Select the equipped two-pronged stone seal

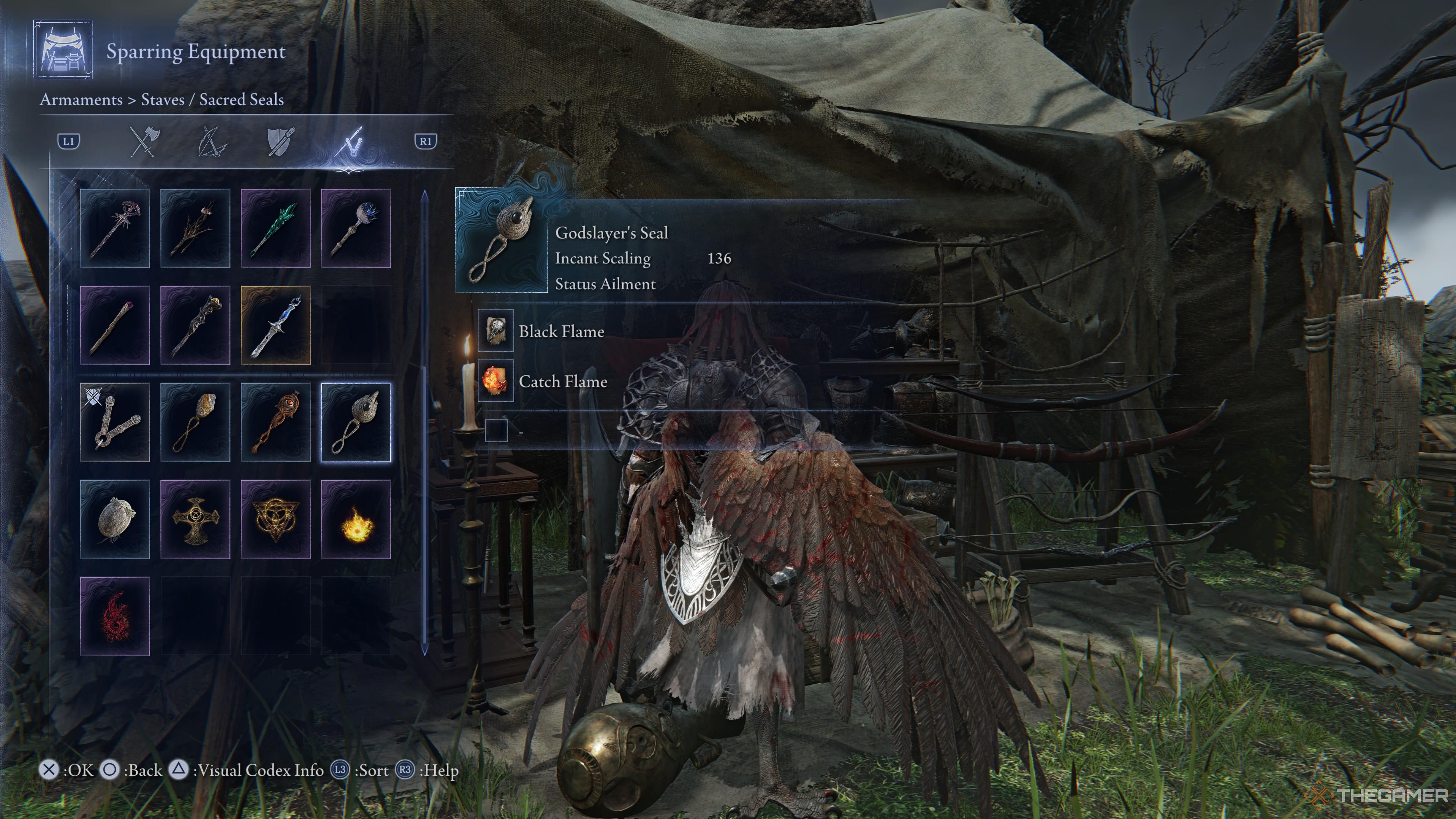pyautogui.click(x=115, y=422)
